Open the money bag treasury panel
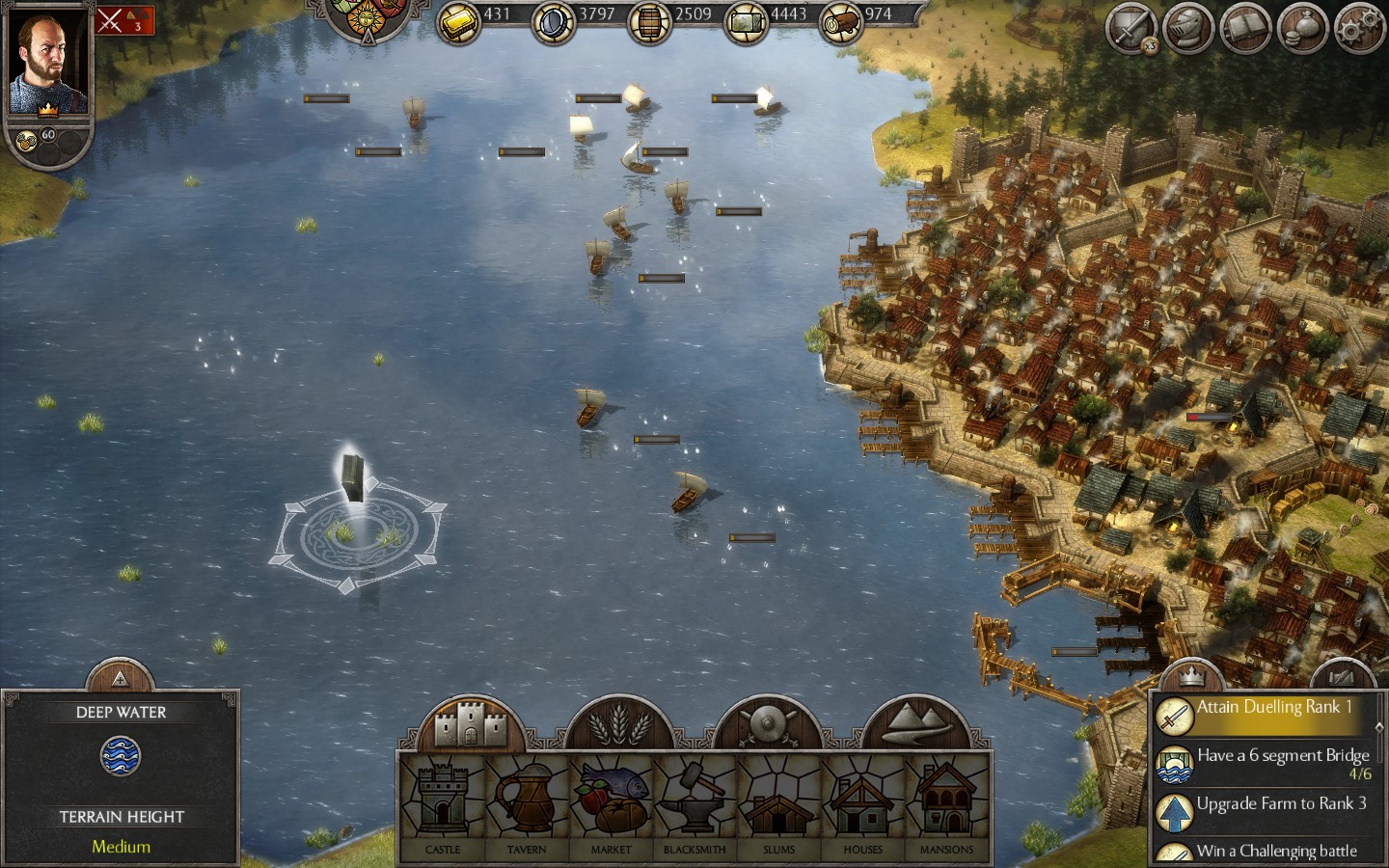The width and height of the screenshot is (1389, 868). tap(1300, 26)
